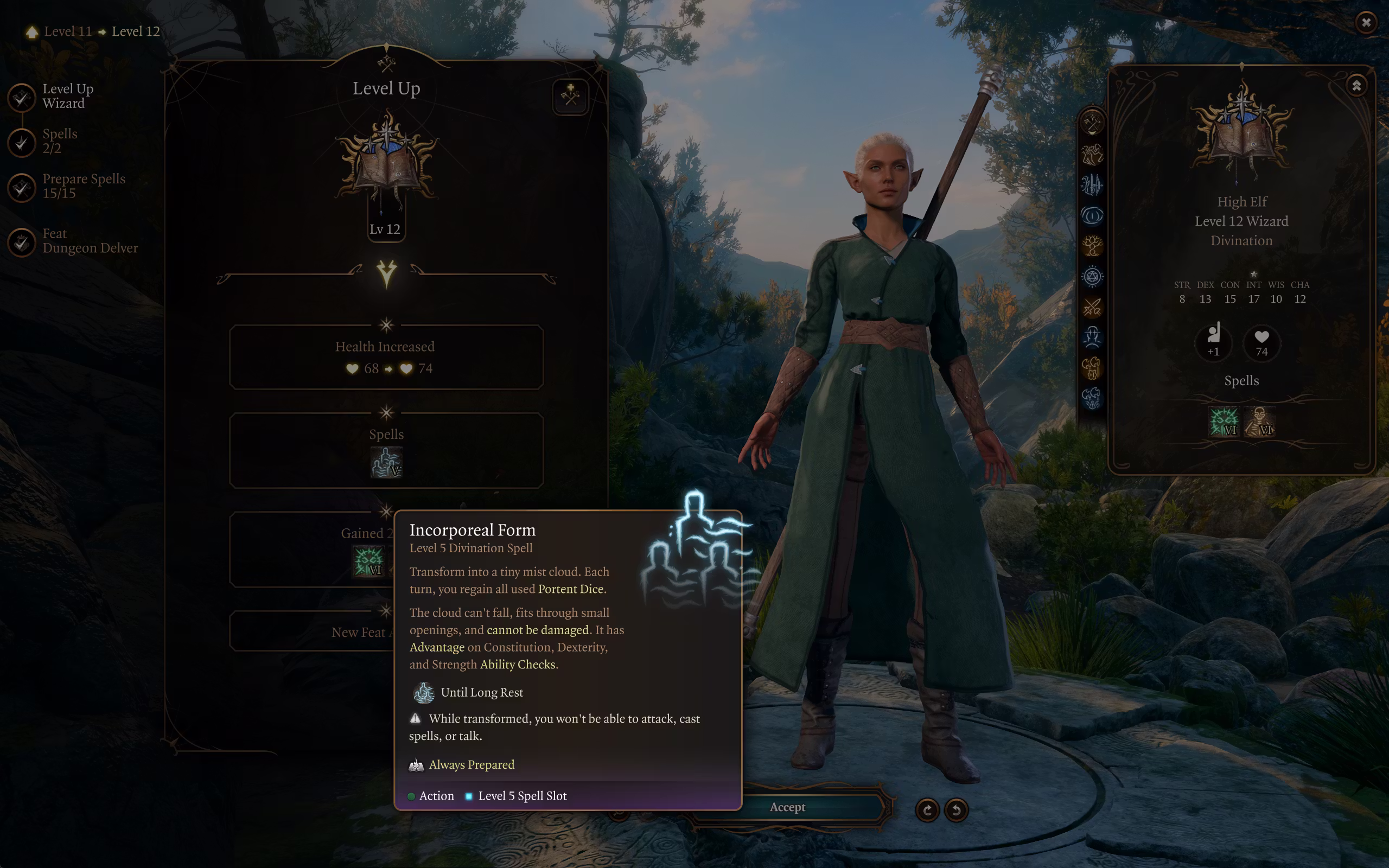This screenshot has height=868, width=1389.
Task: Inspect the skeleton spell in summary panel
Action: [x=1259, y=422]
